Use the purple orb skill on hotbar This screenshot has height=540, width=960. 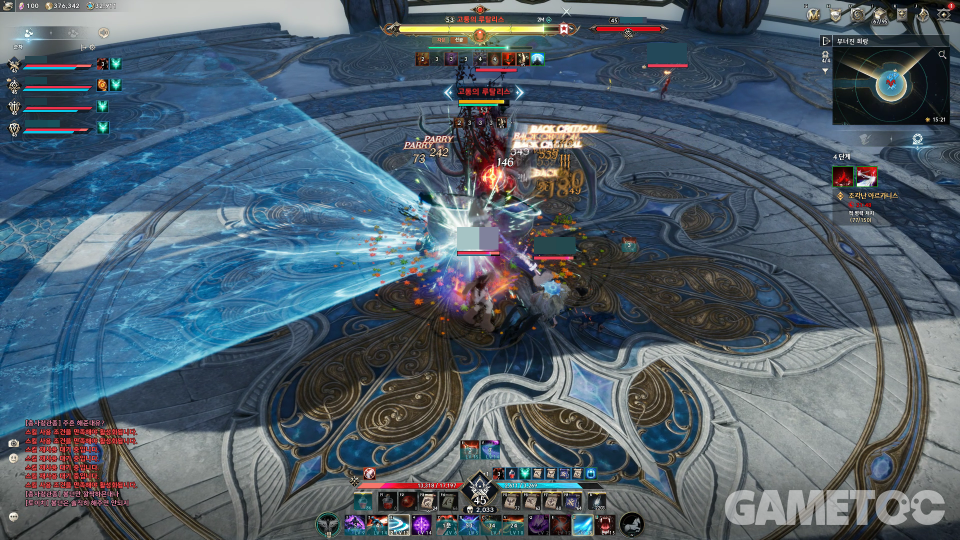click(421, 524)
